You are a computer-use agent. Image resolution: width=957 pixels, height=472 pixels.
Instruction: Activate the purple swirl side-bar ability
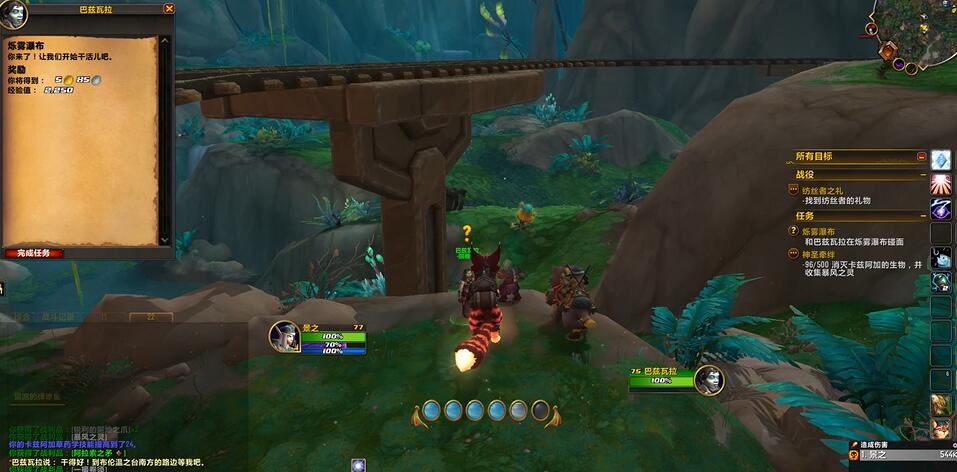pyautogui.click(x=941, y=209)
